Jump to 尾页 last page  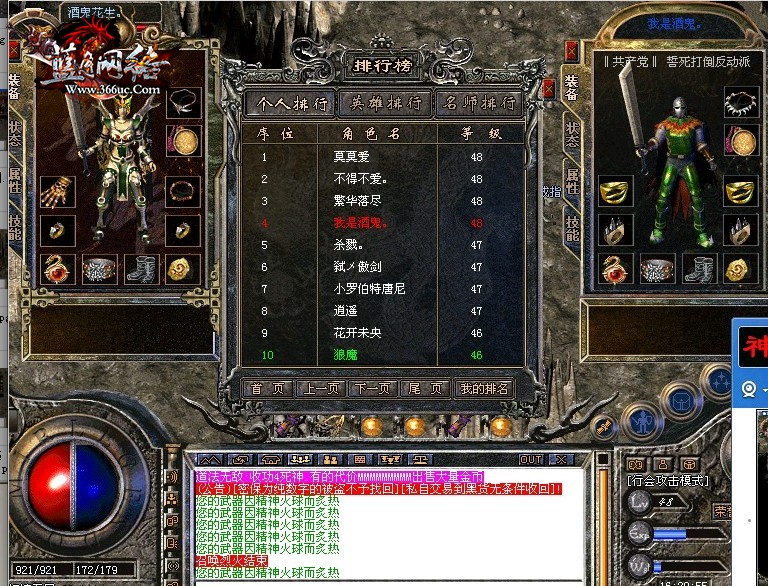[422, 389]
